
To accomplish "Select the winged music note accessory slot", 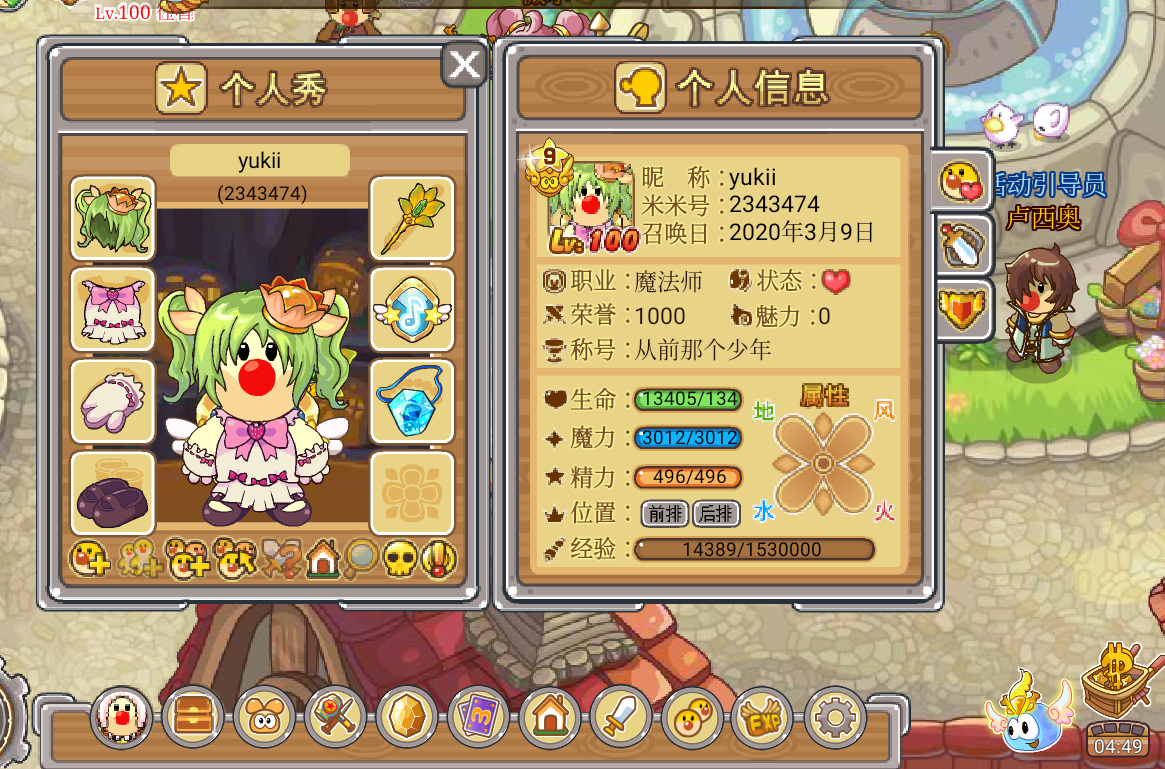I will coord(412,309).
